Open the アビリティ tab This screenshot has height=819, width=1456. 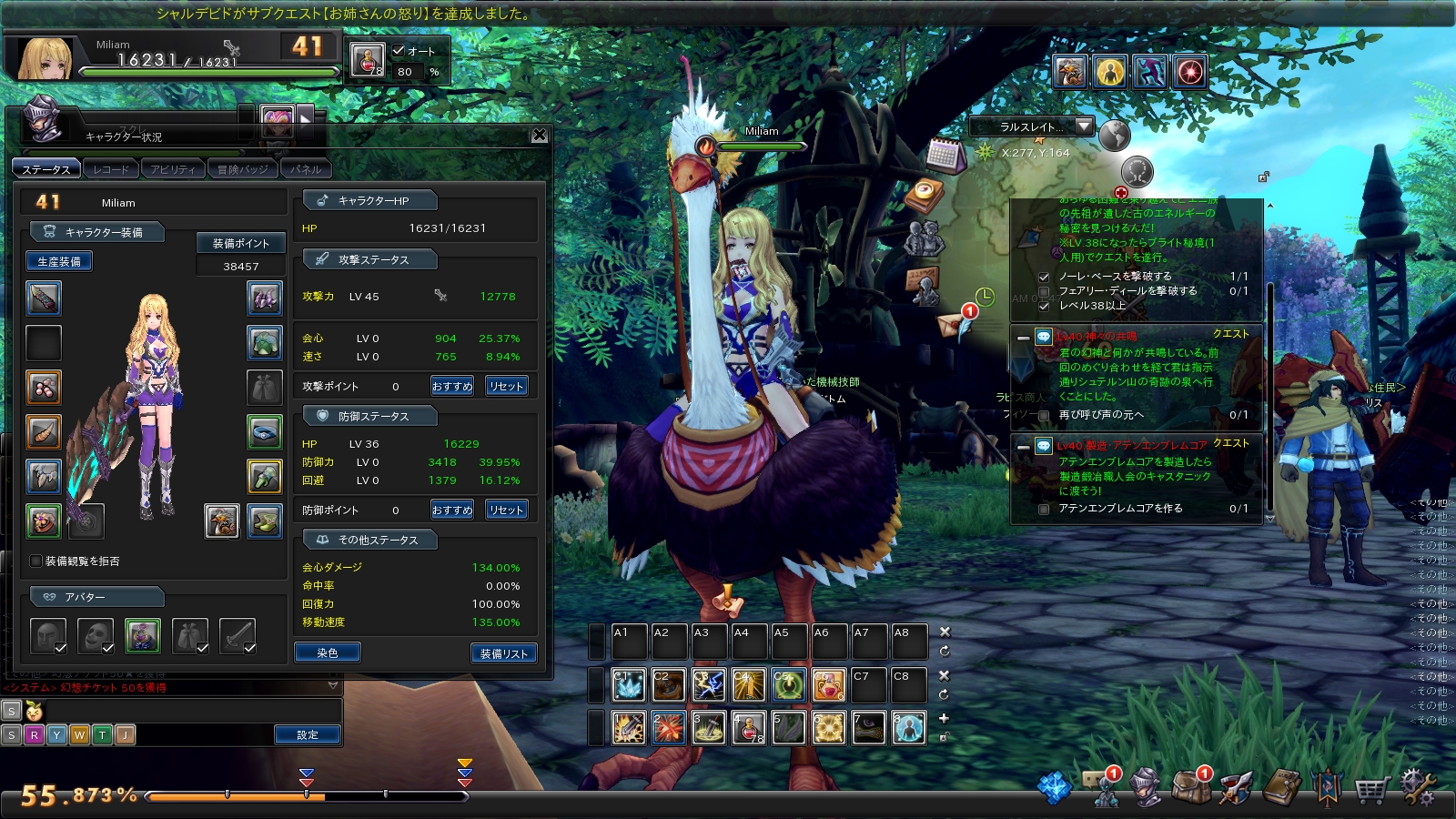173,169
